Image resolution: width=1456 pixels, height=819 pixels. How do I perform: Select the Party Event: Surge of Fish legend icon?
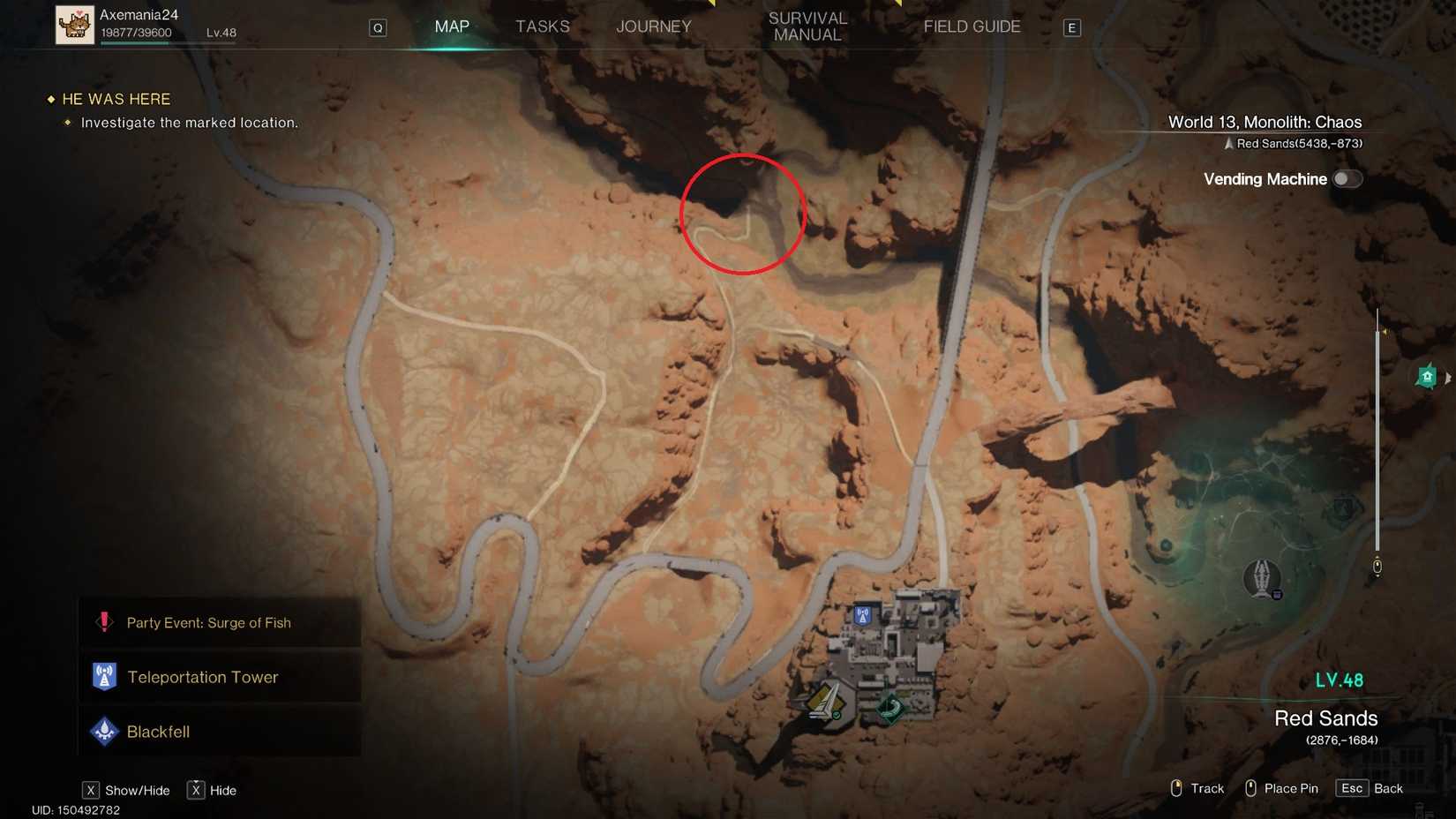pyautogui.click(x=103, y=621)
